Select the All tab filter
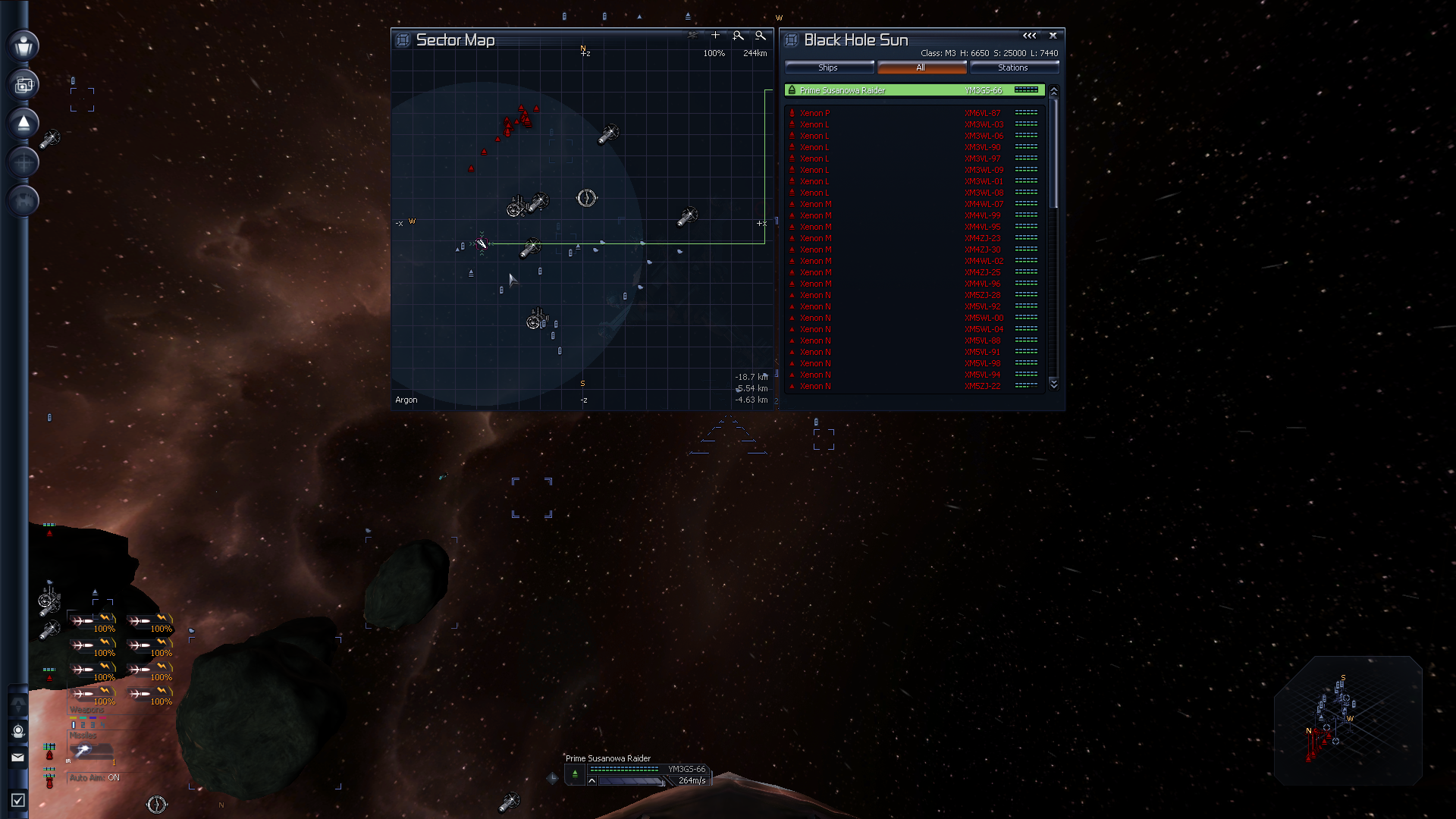The height and width of the screenshot is (819, 1456). coord(921,67)
